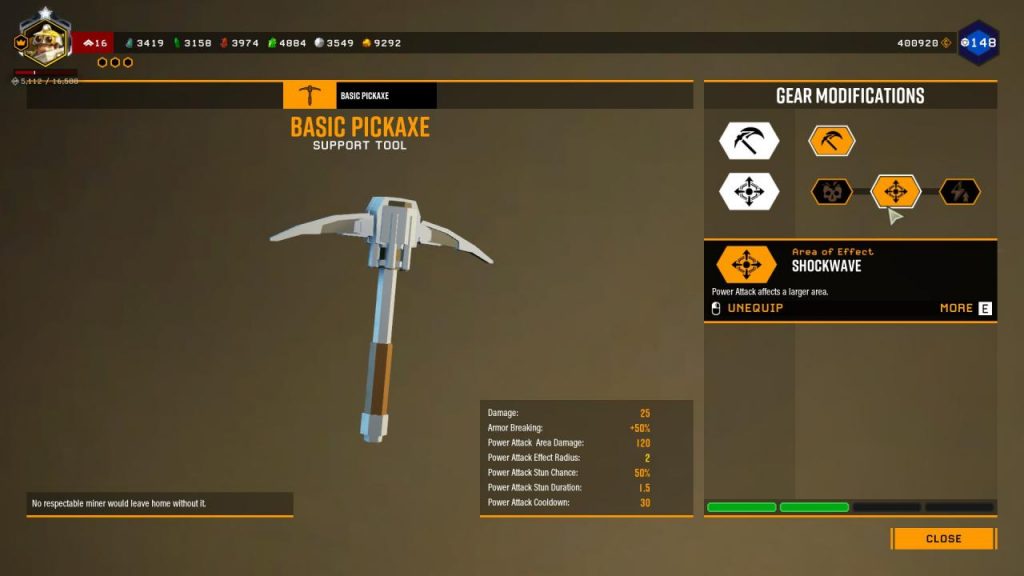Choose the skull modification hexagon

831,191
